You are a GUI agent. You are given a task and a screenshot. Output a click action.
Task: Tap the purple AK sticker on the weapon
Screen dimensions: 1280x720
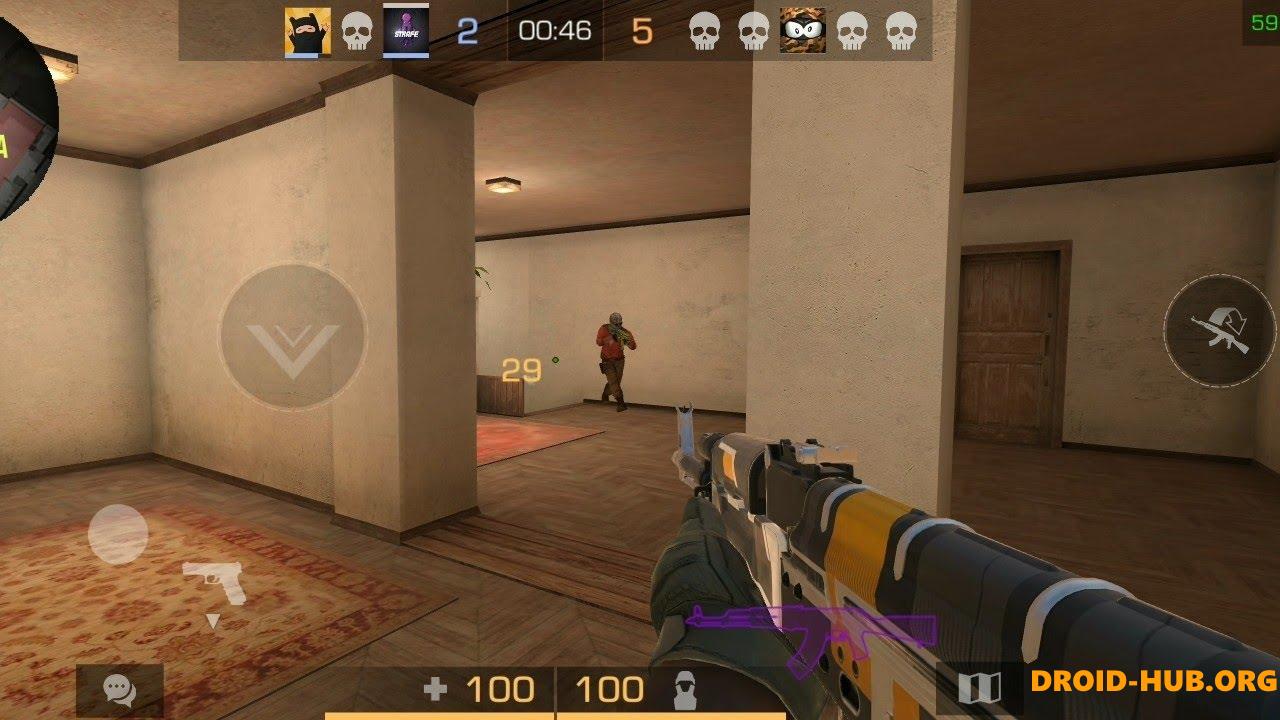810,630
